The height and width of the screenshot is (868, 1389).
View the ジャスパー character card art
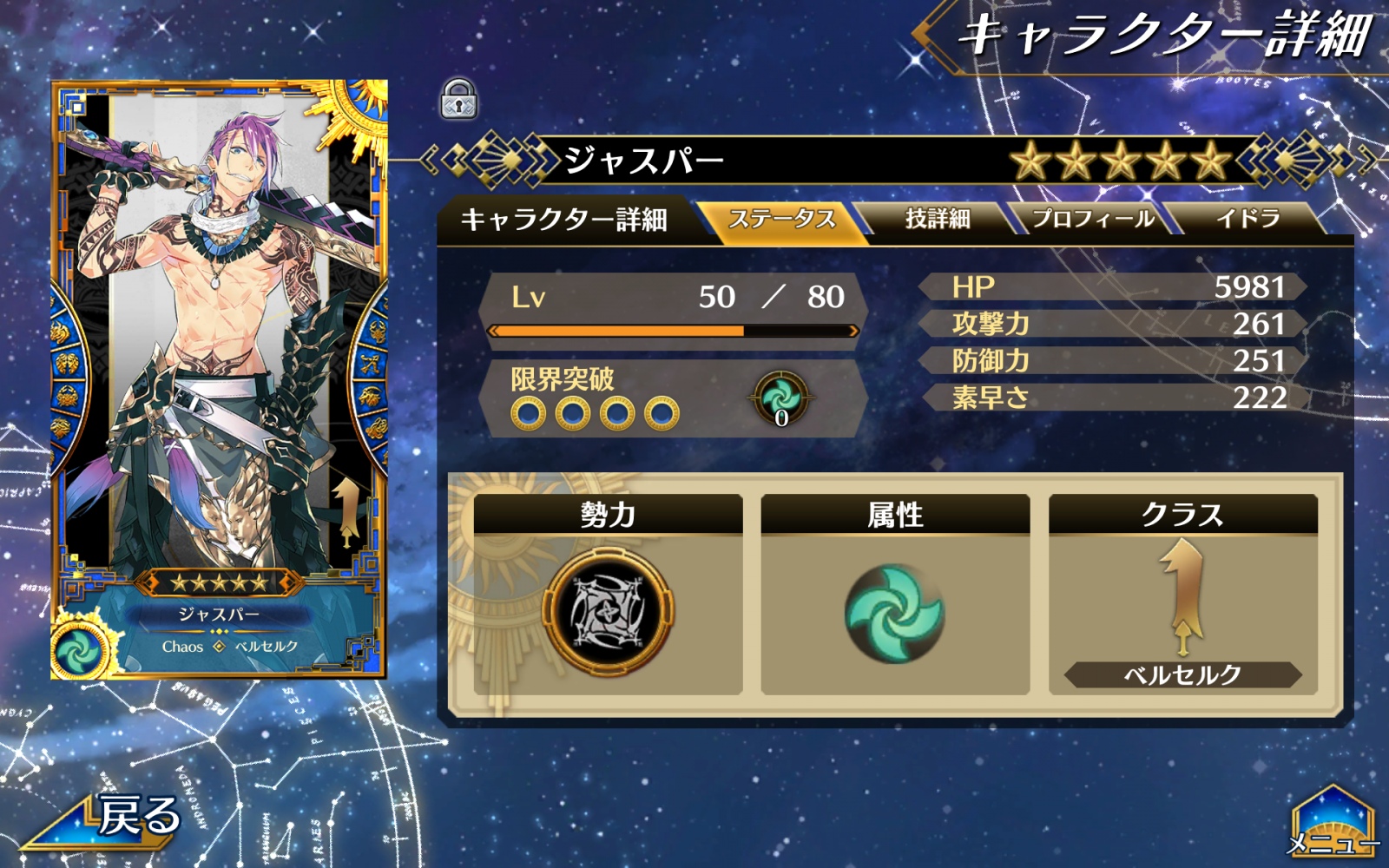[x=219, y=347]
